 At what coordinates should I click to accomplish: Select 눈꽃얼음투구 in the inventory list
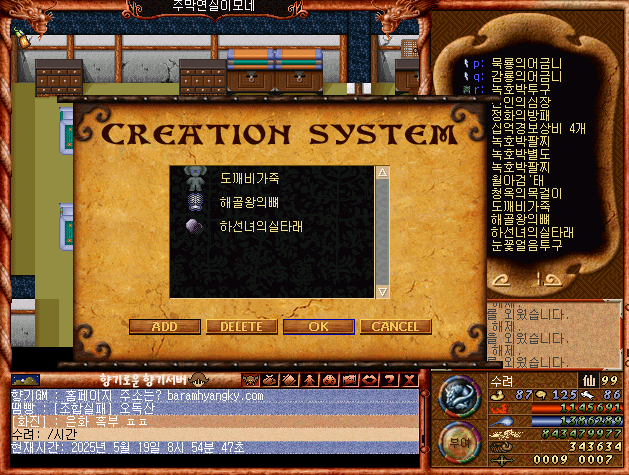[526, 244]
